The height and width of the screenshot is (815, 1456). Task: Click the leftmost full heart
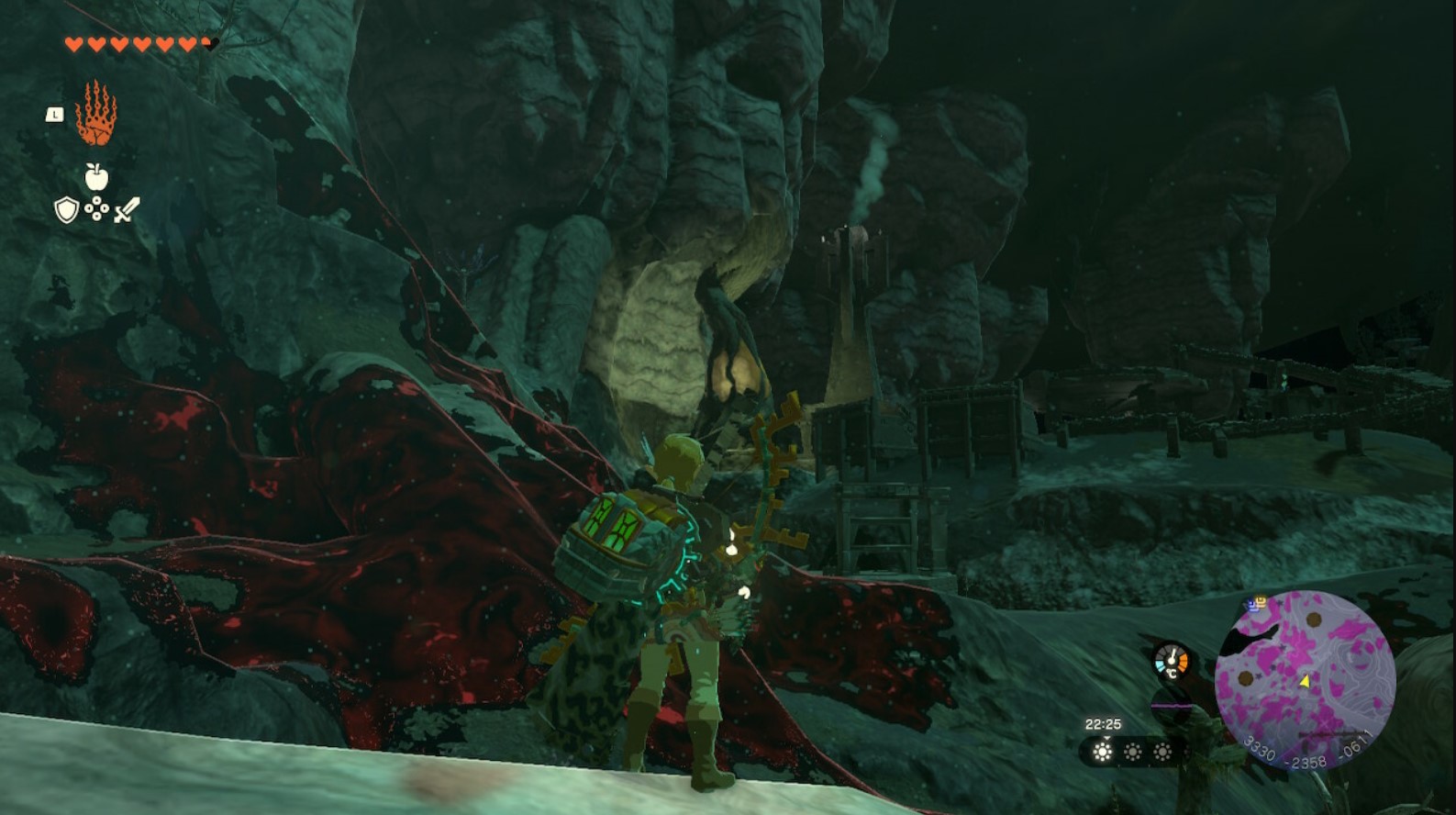pyautogui.click(x=73, y=43)
